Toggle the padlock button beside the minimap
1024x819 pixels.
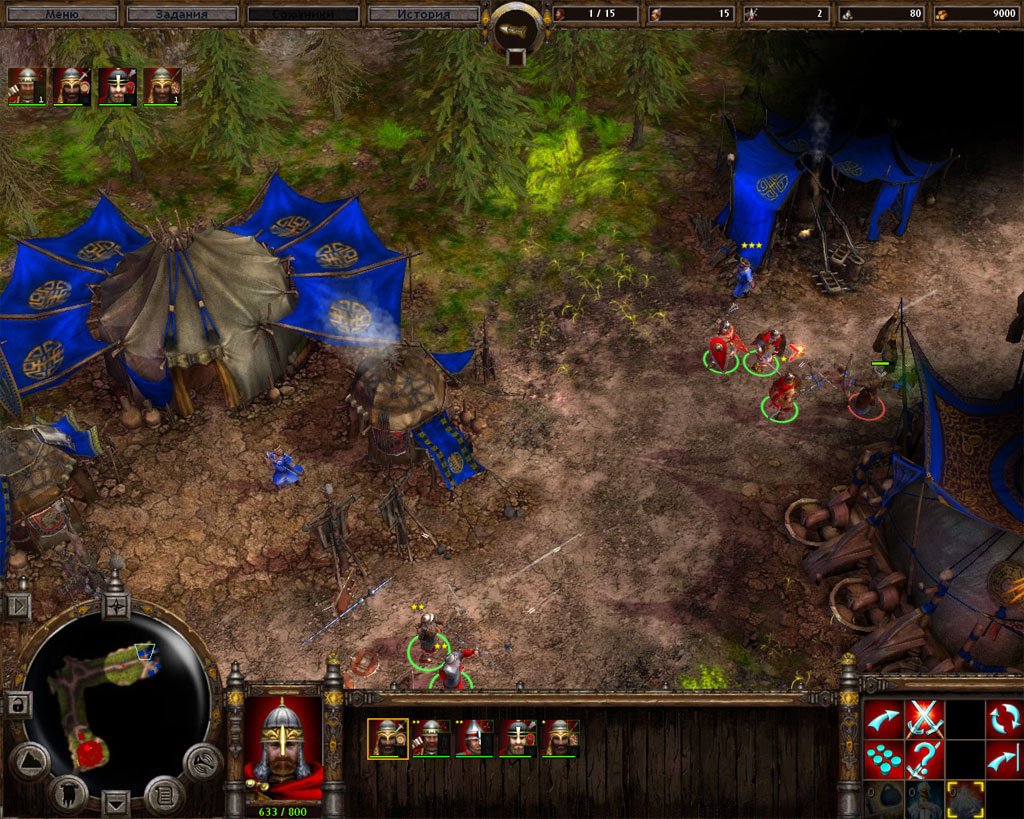18,704
